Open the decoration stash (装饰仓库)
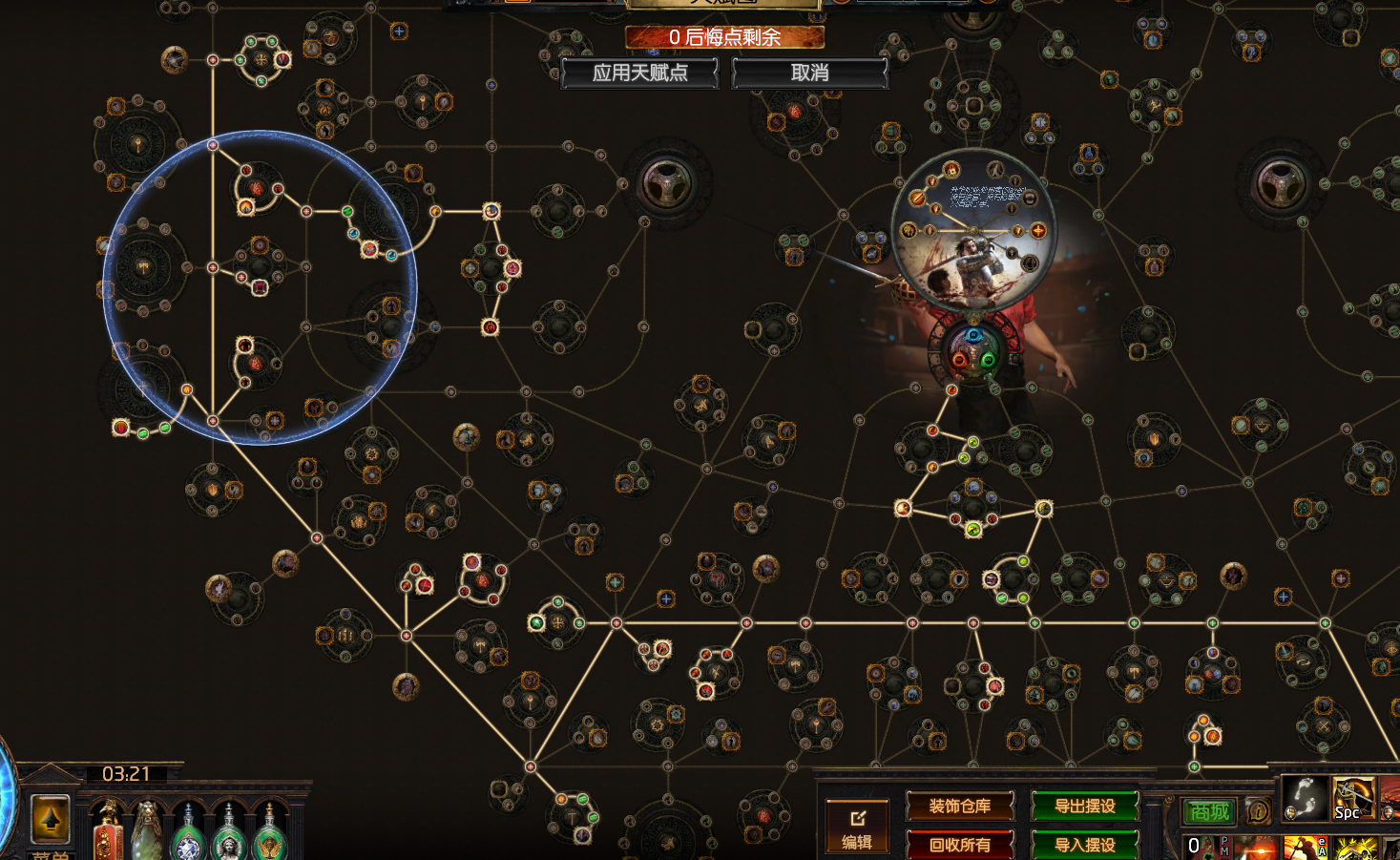1400x860 pixels. tap(959, 807)
